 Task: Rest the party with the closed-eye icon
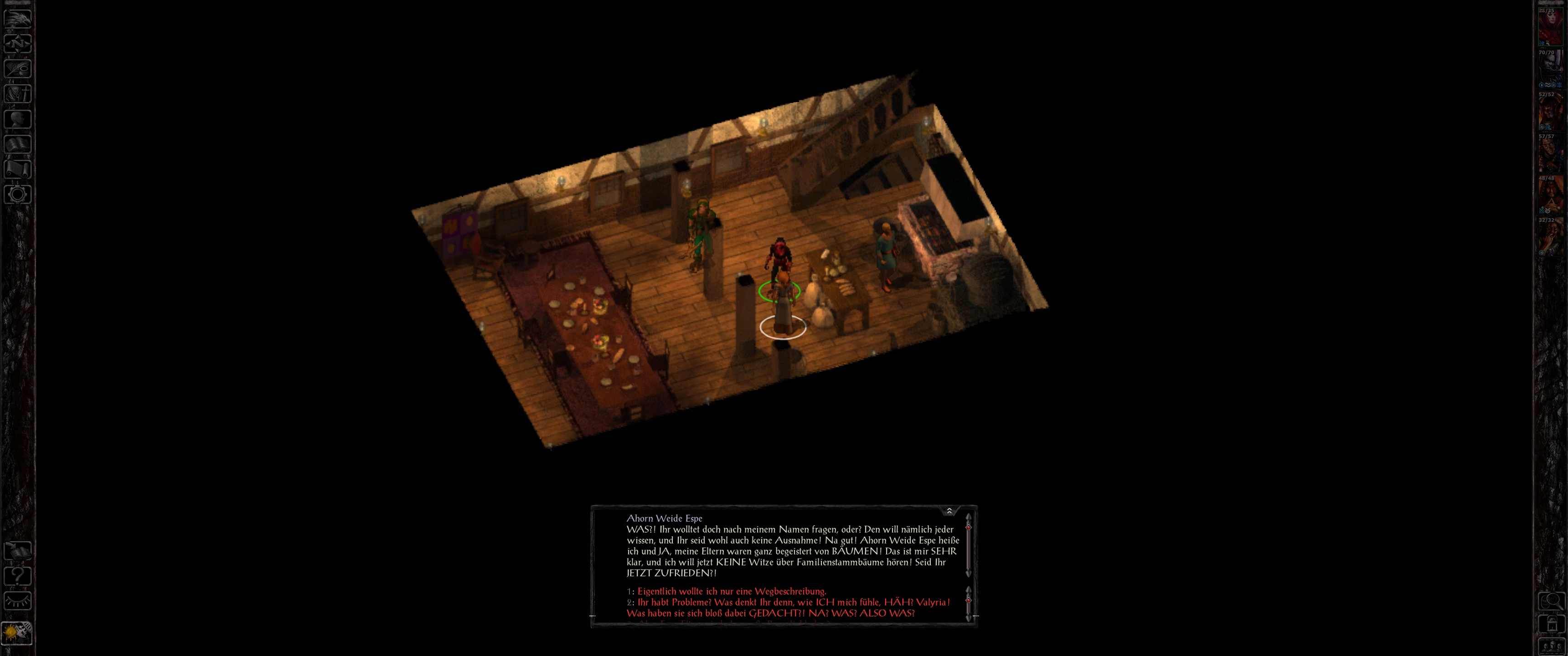click(18, 601)
